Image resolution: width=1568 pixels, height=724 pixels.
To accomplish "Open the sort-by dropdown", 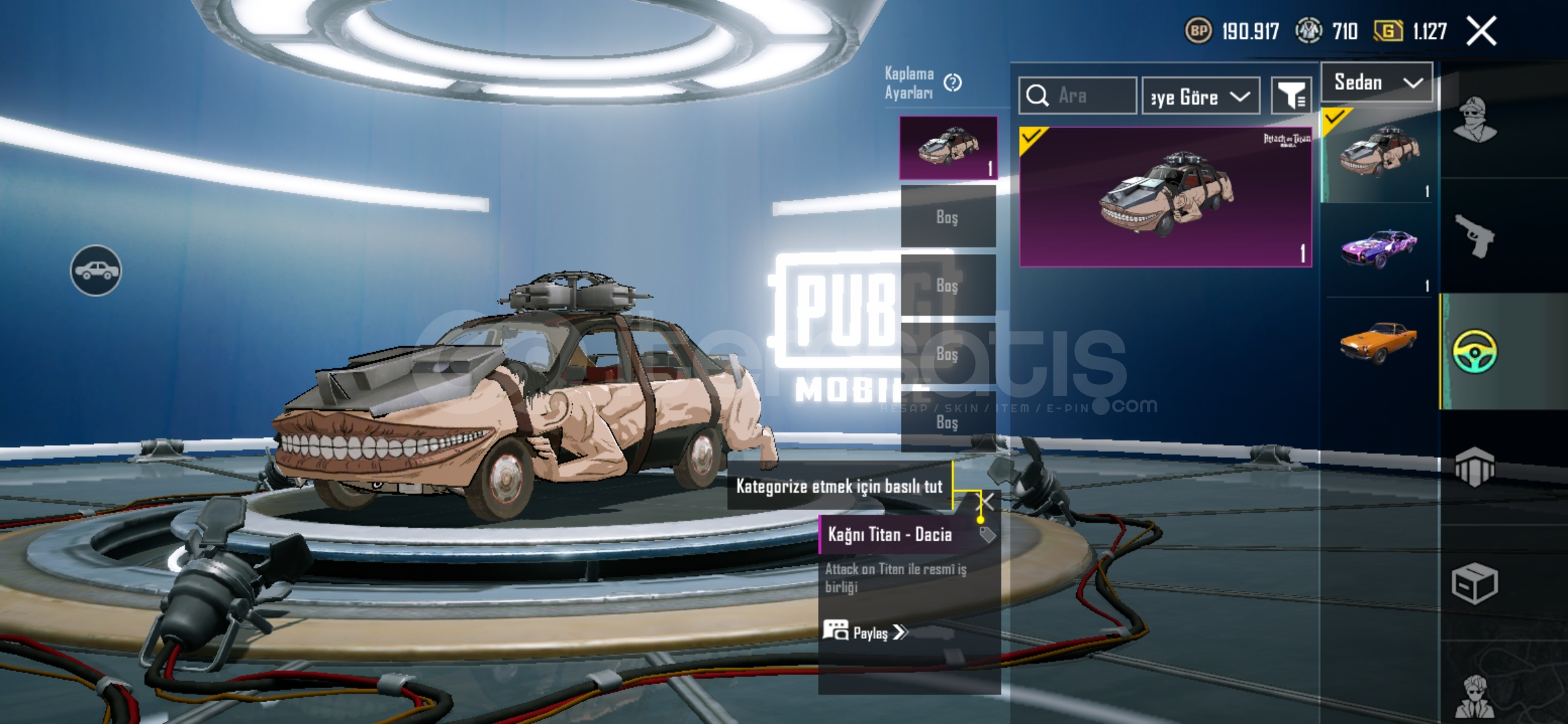I will coord(1201,97).
